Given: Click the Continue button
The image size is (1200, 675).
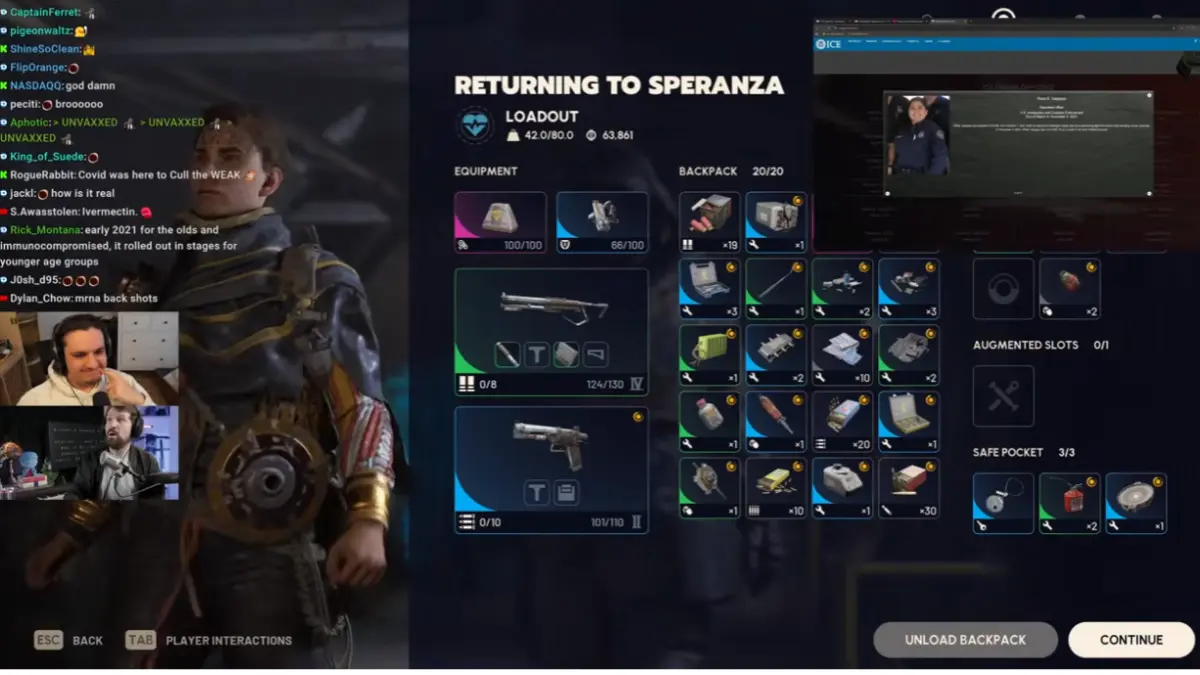Looking at the screenshot, I should [1131, 640].
